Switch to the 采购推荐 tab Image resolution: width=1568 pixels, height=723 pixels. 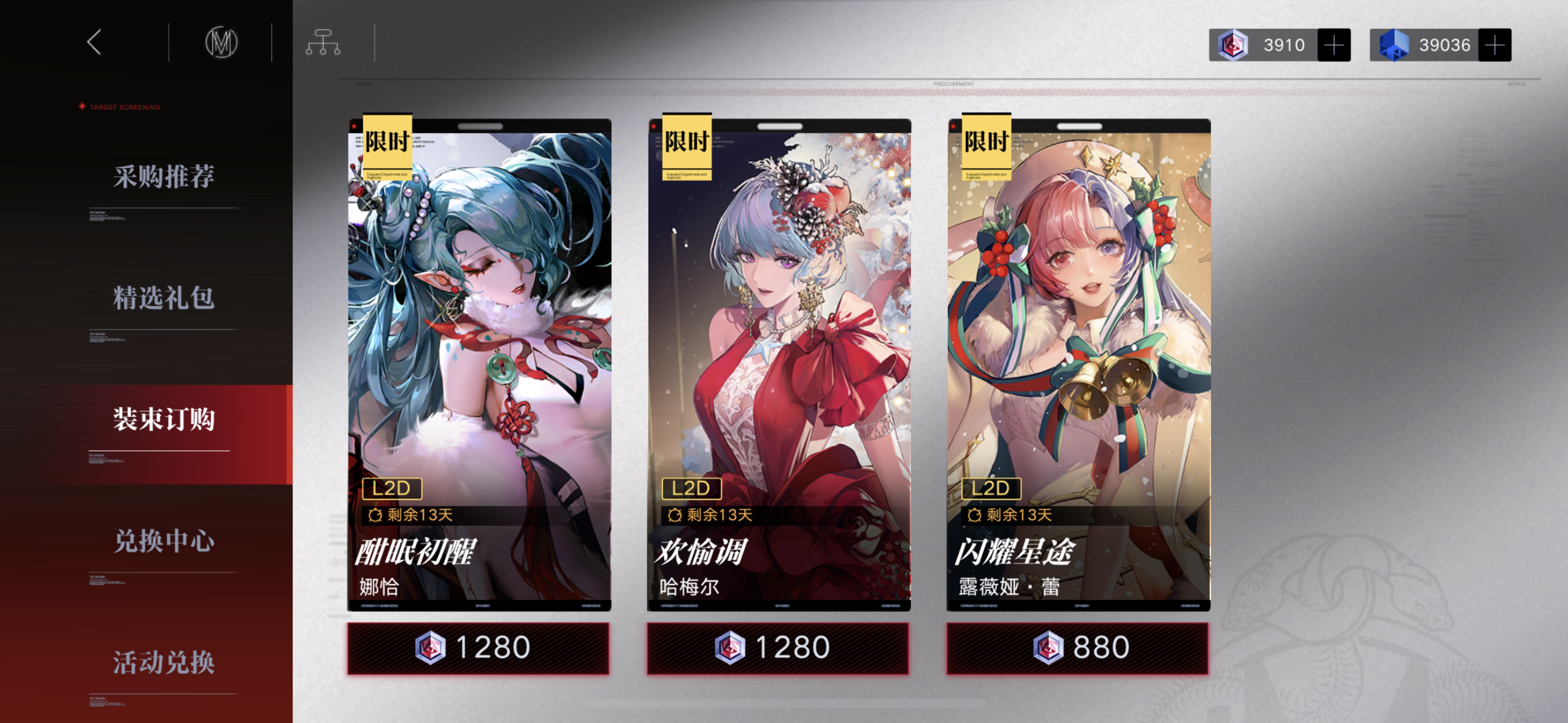click(x=163, y=177)
